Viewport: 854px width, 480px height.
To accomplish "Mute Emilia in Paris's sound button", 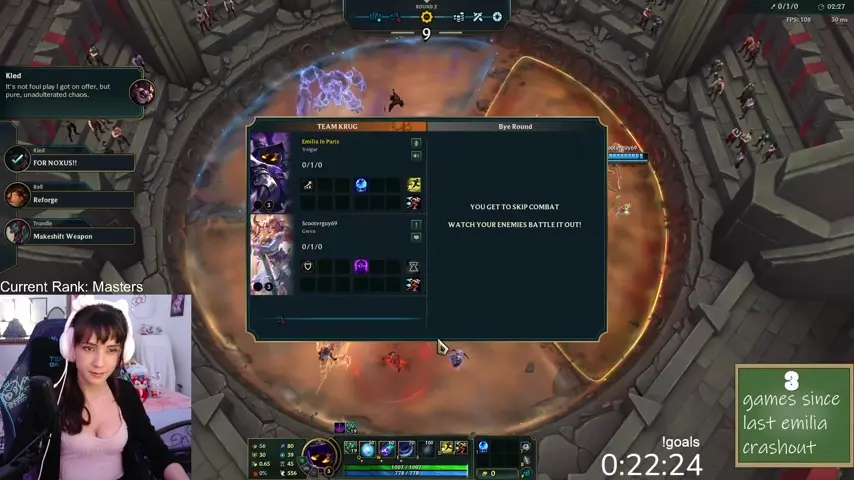I will tap(415, 155).
